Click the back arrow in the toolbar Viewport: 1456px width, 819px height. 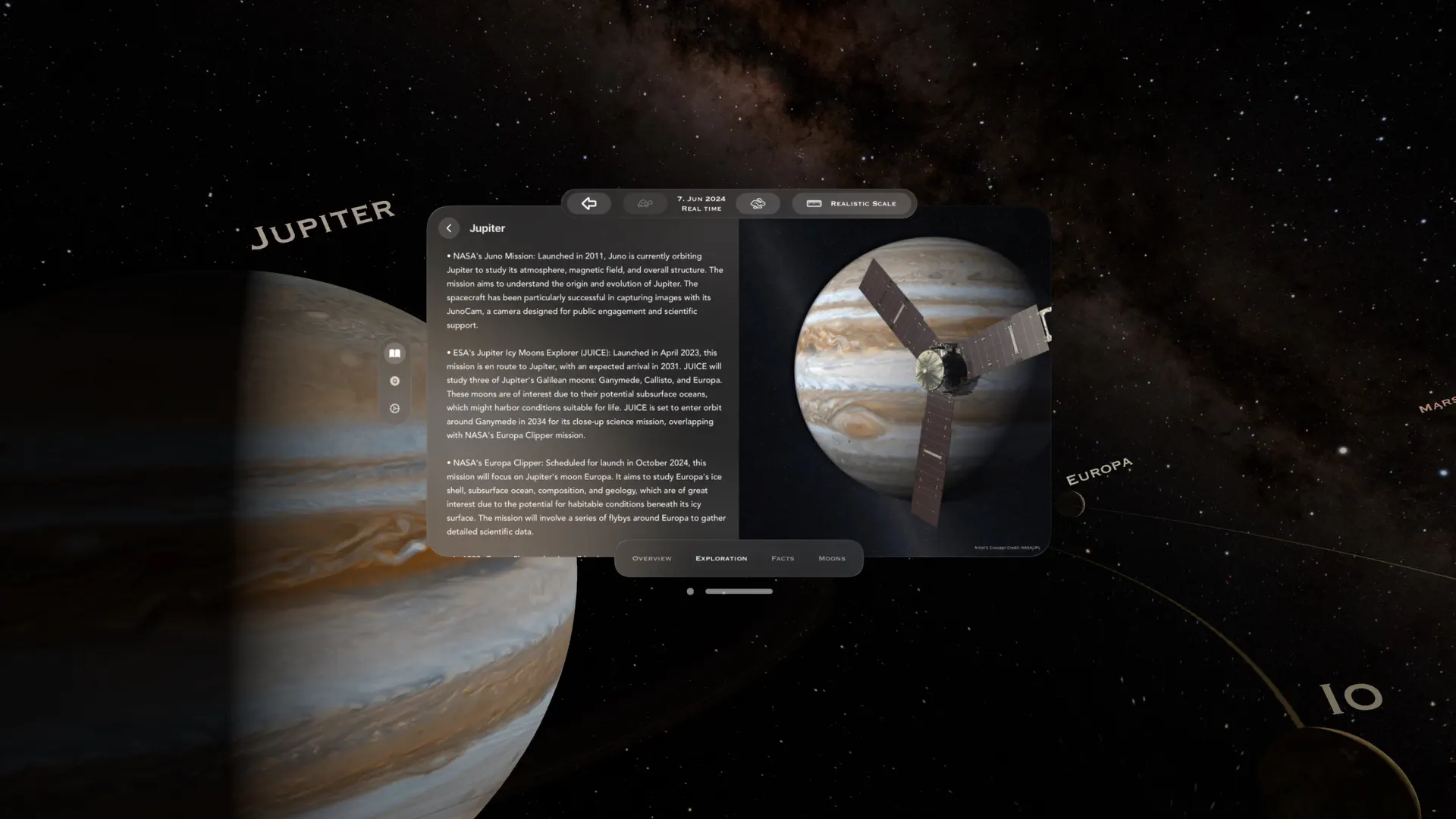pos(589,203)
